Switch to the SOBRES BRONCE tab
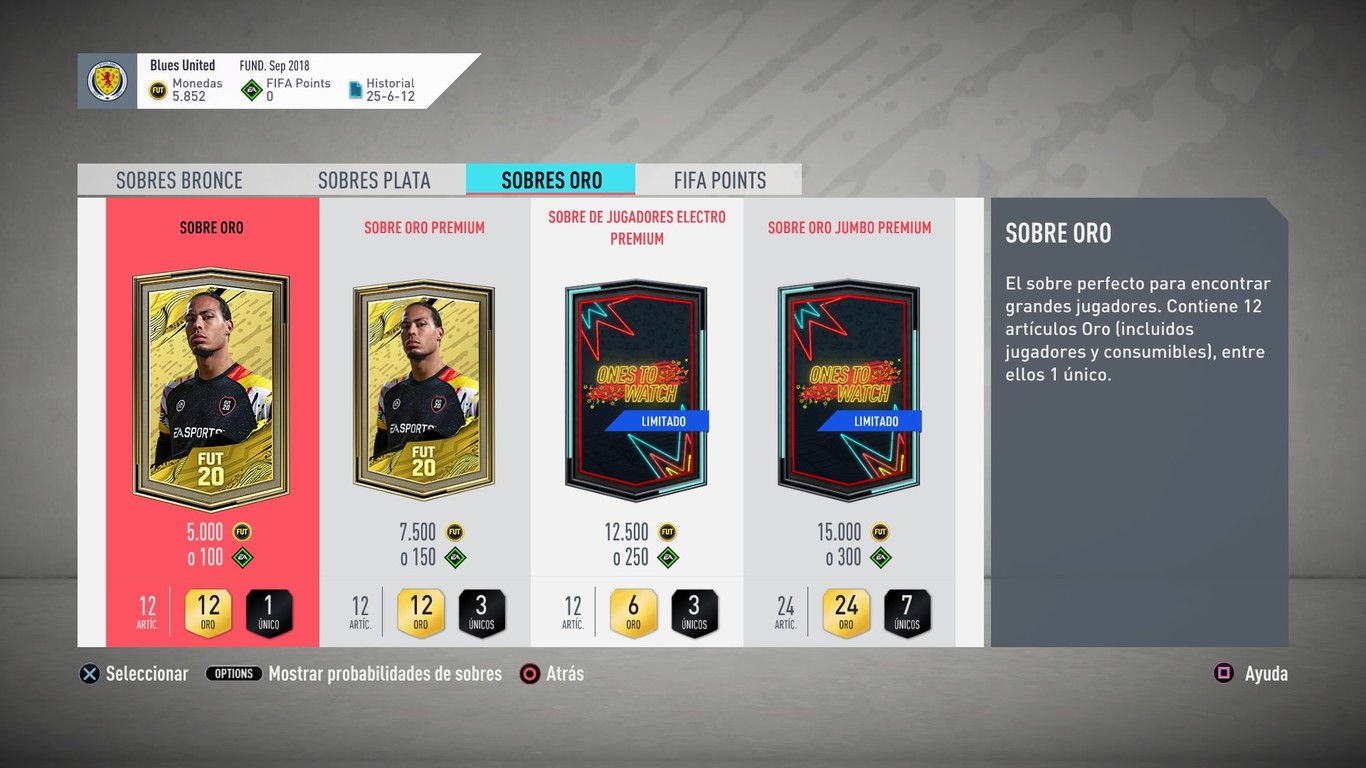The image size is (1366, 768). pyautogui.click(x=179, y=180)
